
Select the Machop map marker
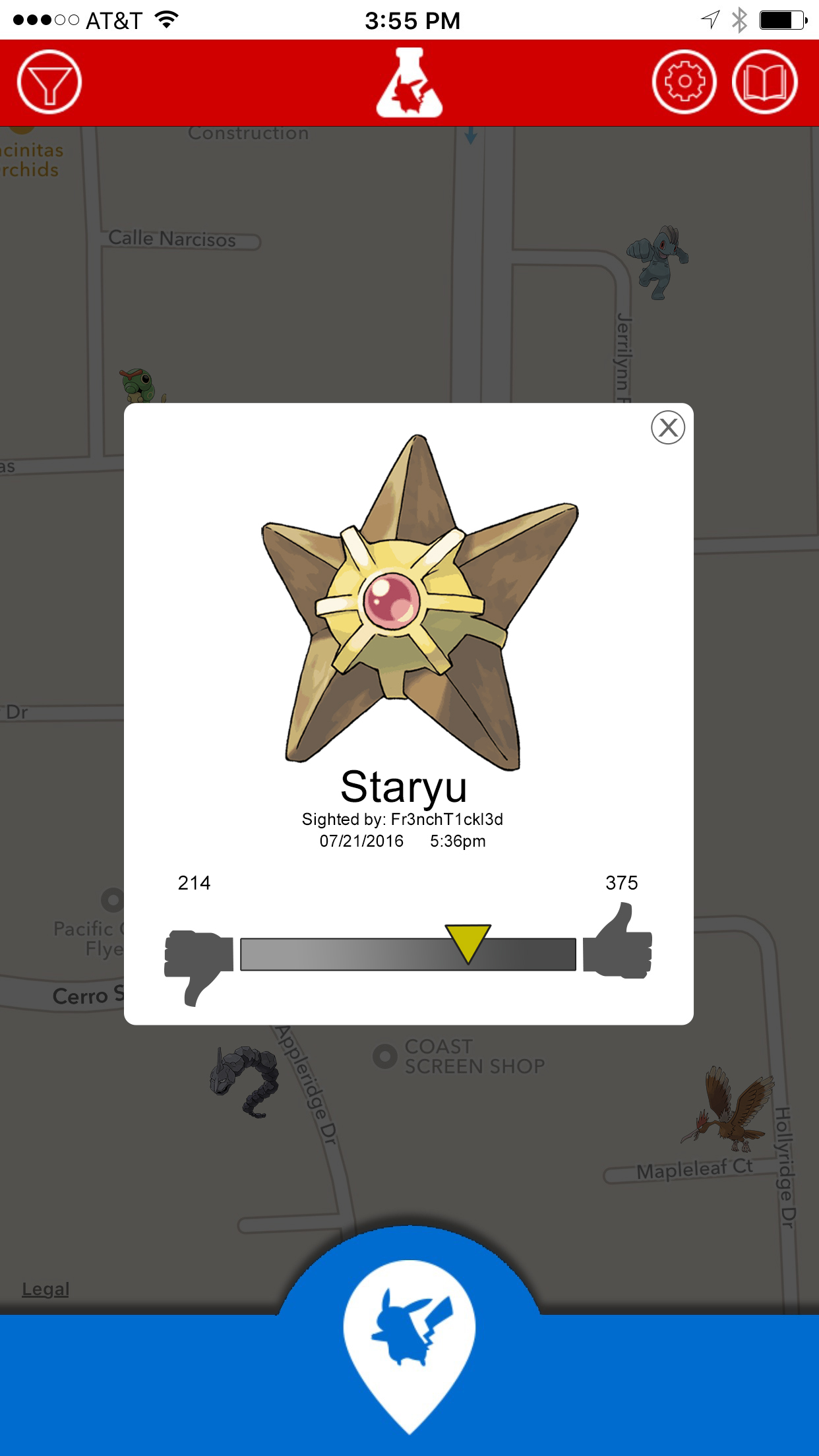click(658, 262)
